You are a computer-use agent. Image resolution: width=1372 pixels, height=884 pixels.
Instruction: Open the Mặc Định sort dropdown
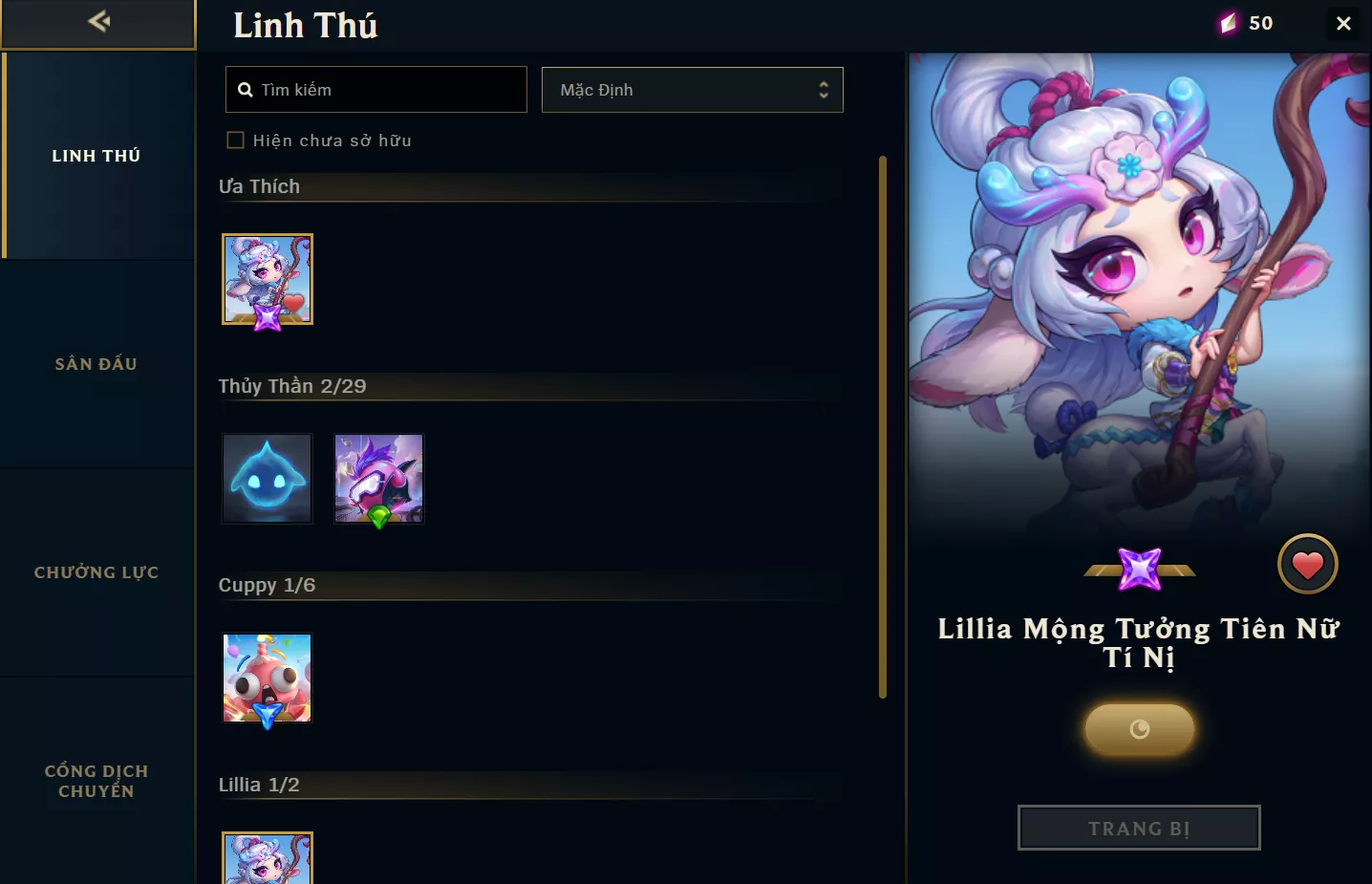pos(692,90)
